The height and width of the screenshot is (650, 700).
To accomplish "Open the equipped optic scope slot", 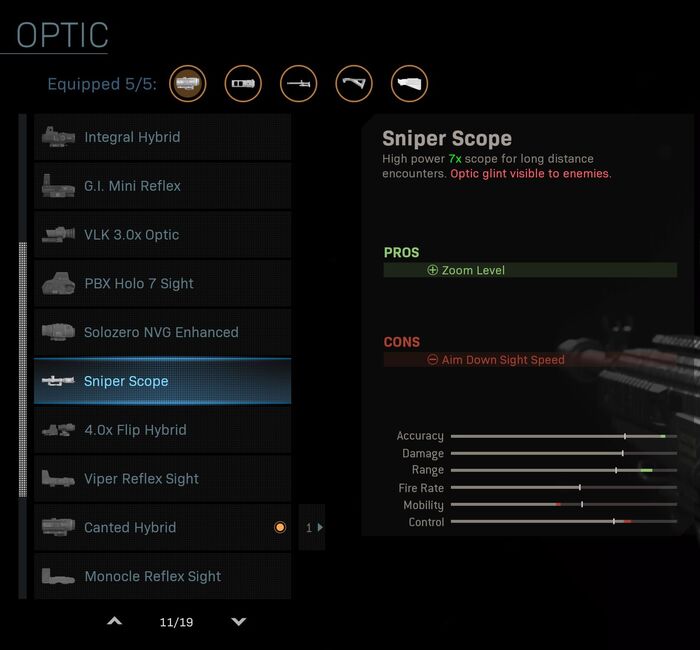I will pos(188,84).
